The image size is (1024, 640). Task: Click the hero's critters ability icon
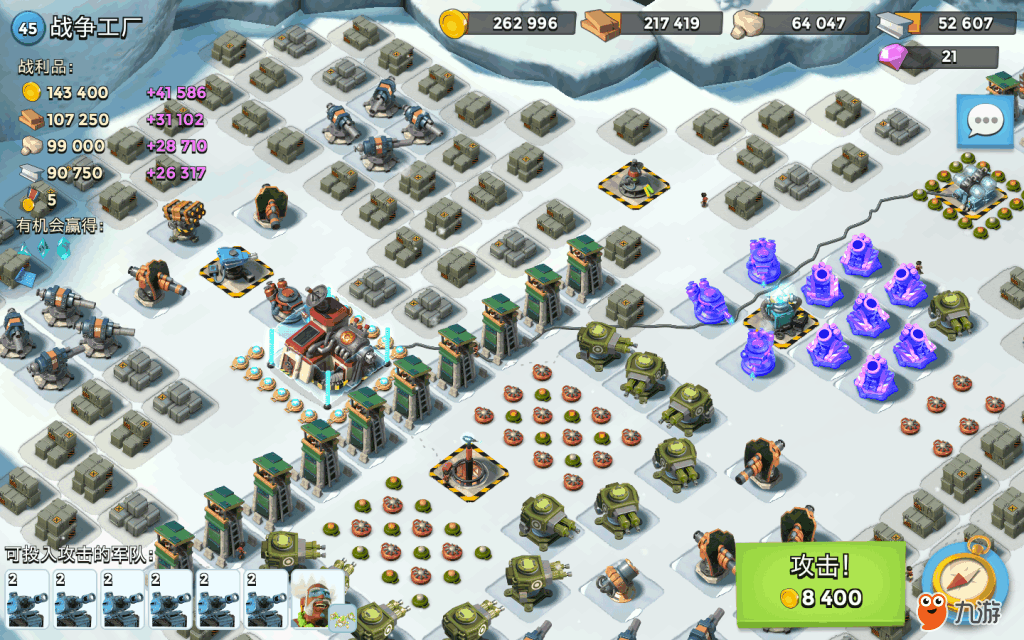[x=343, y=617]
